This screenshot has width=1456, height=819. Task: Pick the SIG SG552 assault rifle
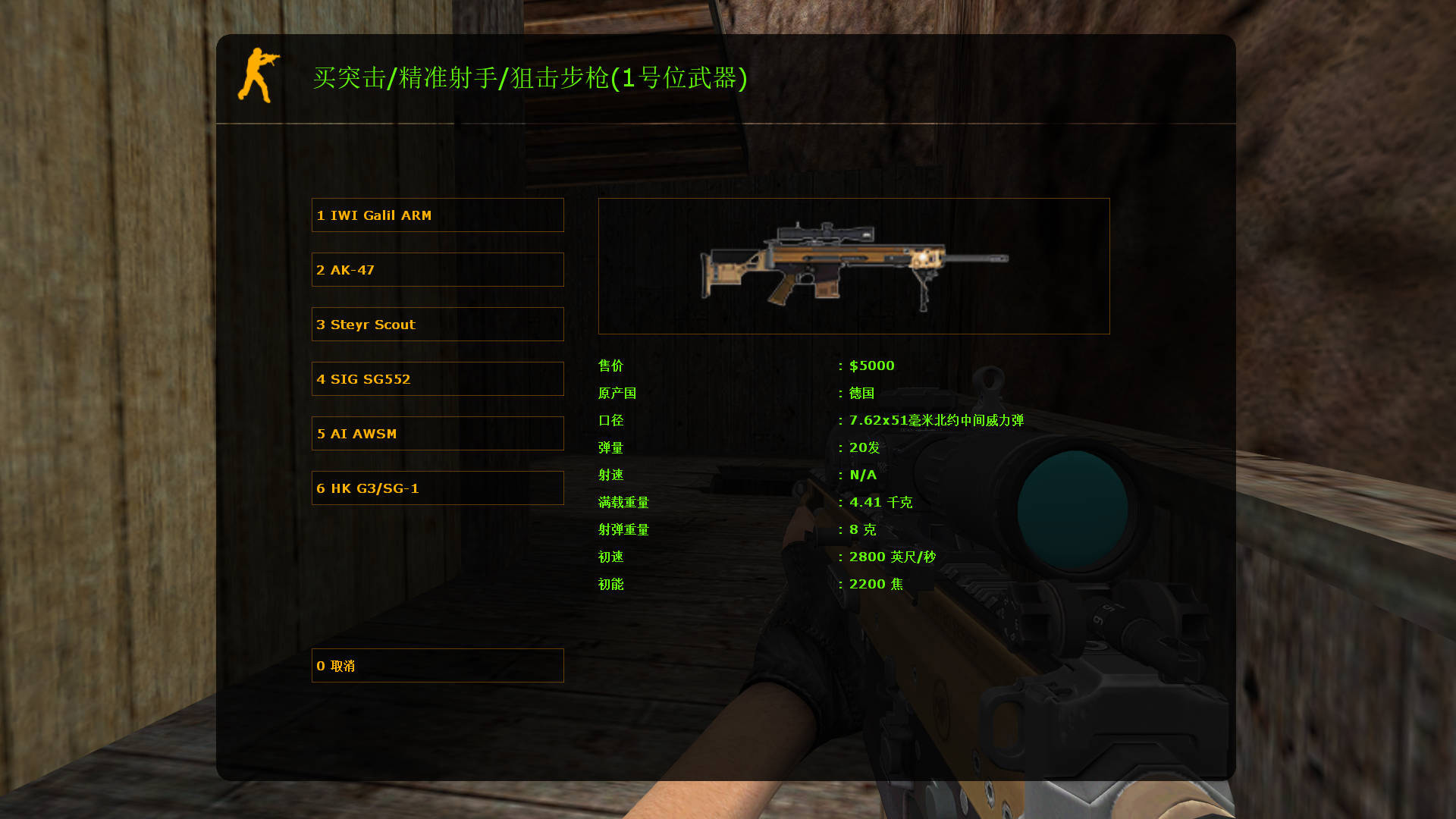click(x=438, y=378)
